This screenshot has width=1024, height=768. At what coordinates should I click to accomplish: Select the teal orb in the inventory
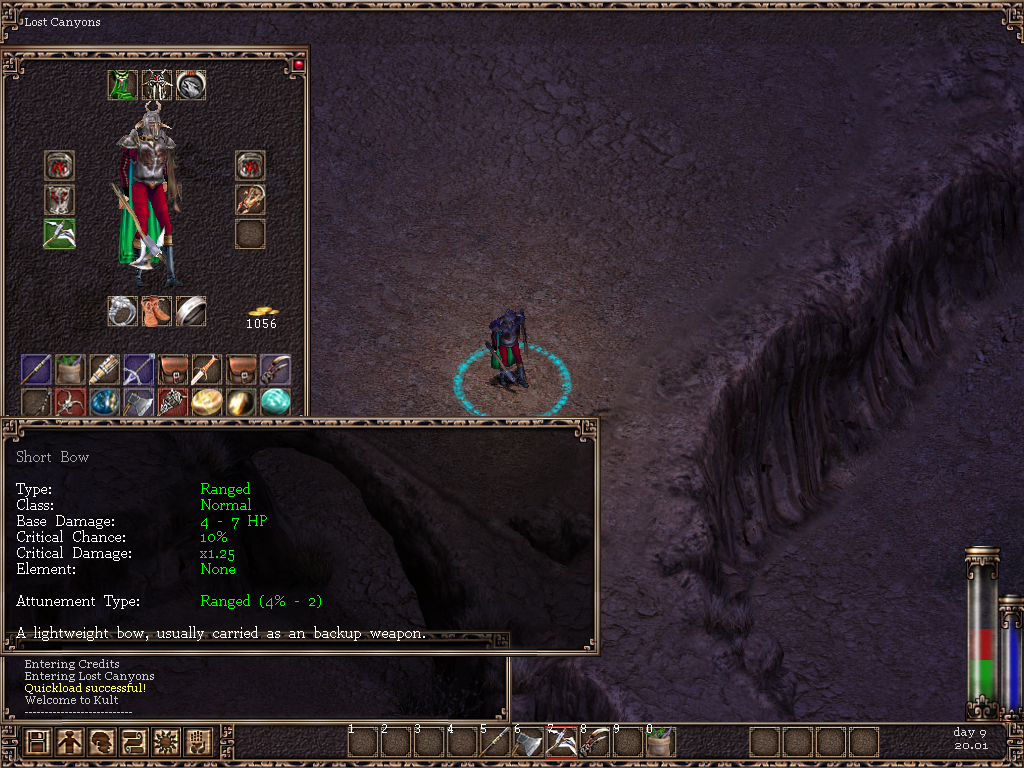(x=275, y=402)
